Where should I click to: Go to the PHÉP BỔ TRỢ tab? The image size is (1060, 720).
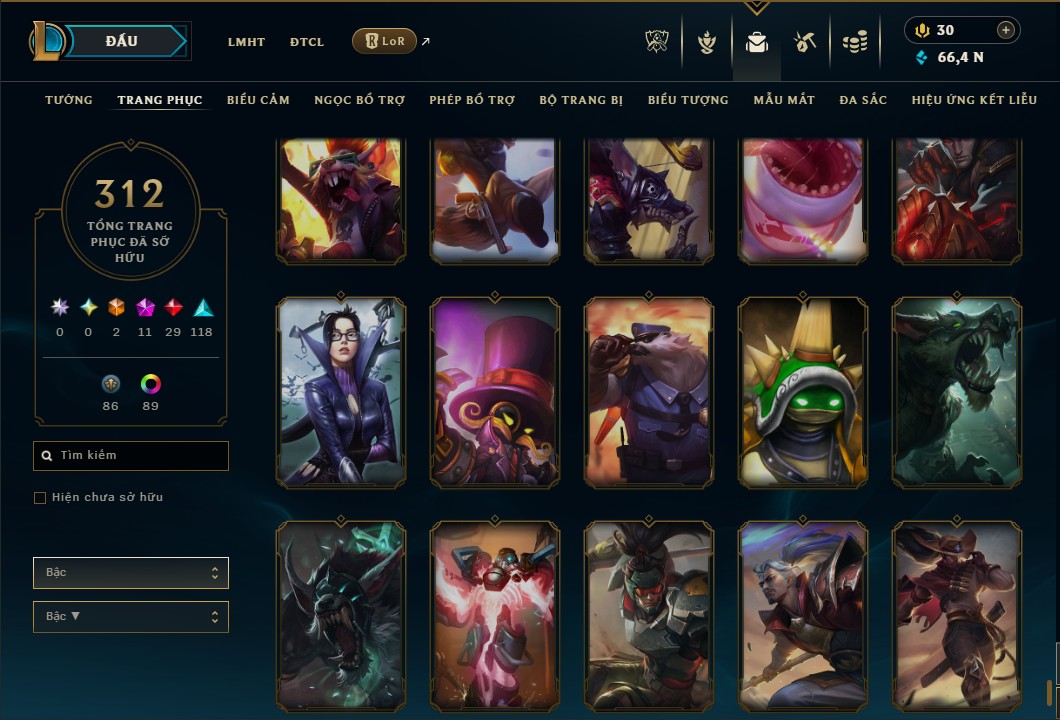[x=472, y=100]
